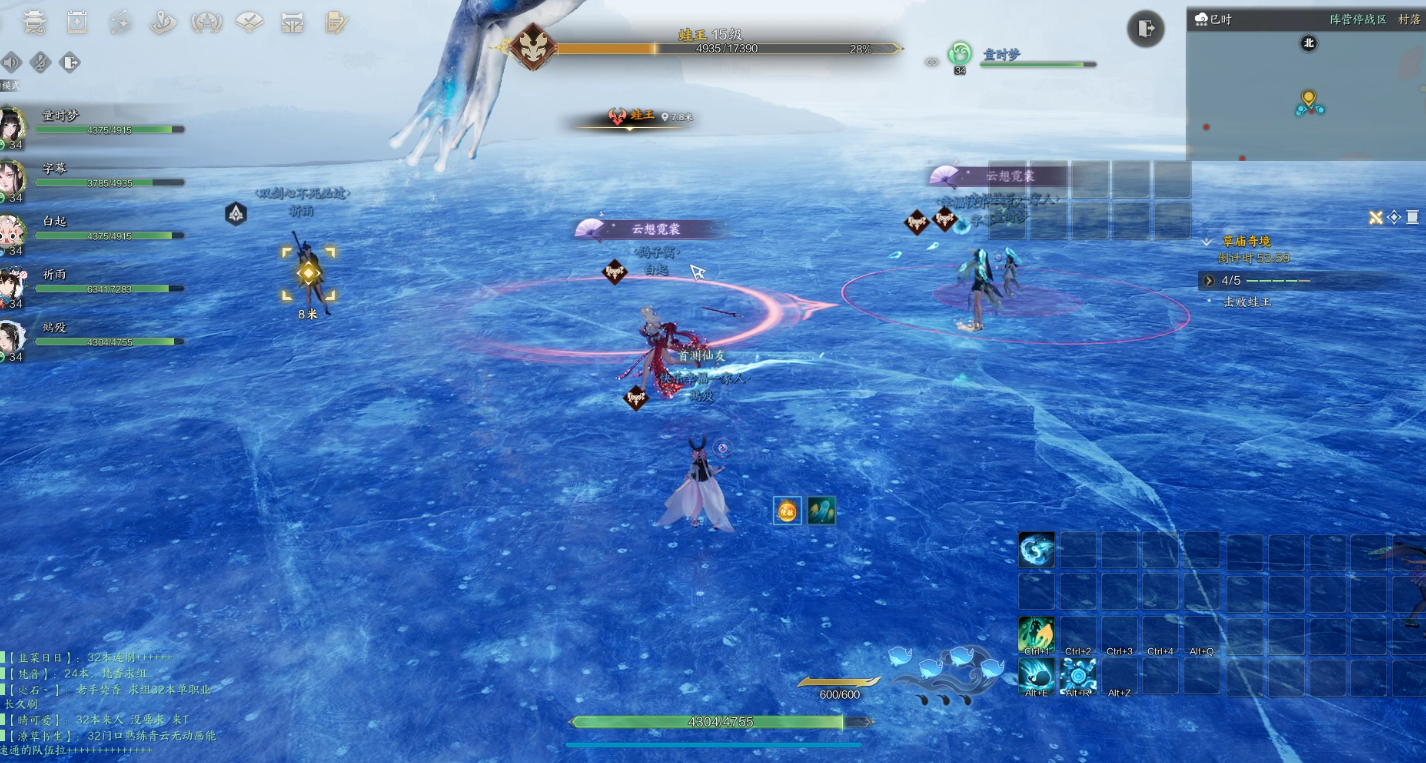
Task: Open the scroll and quill menu icon
Action: click(337, 21)
